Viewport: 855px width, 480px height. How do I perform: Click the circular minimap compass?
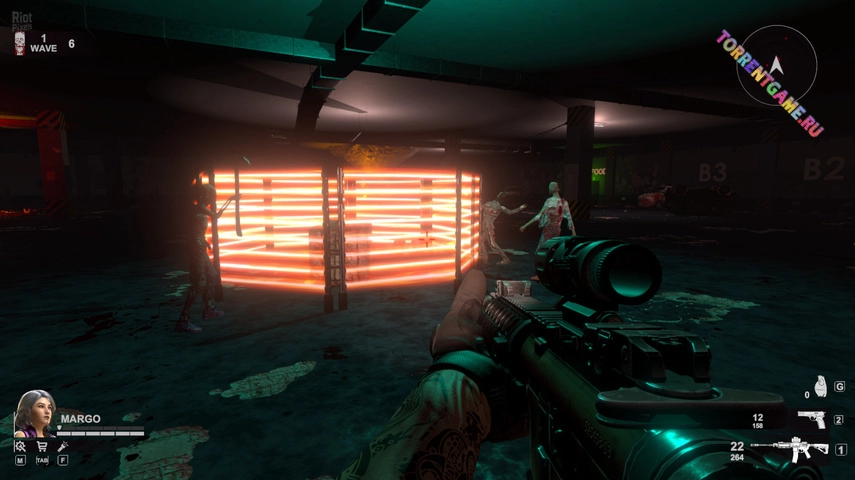coord(777,66)
